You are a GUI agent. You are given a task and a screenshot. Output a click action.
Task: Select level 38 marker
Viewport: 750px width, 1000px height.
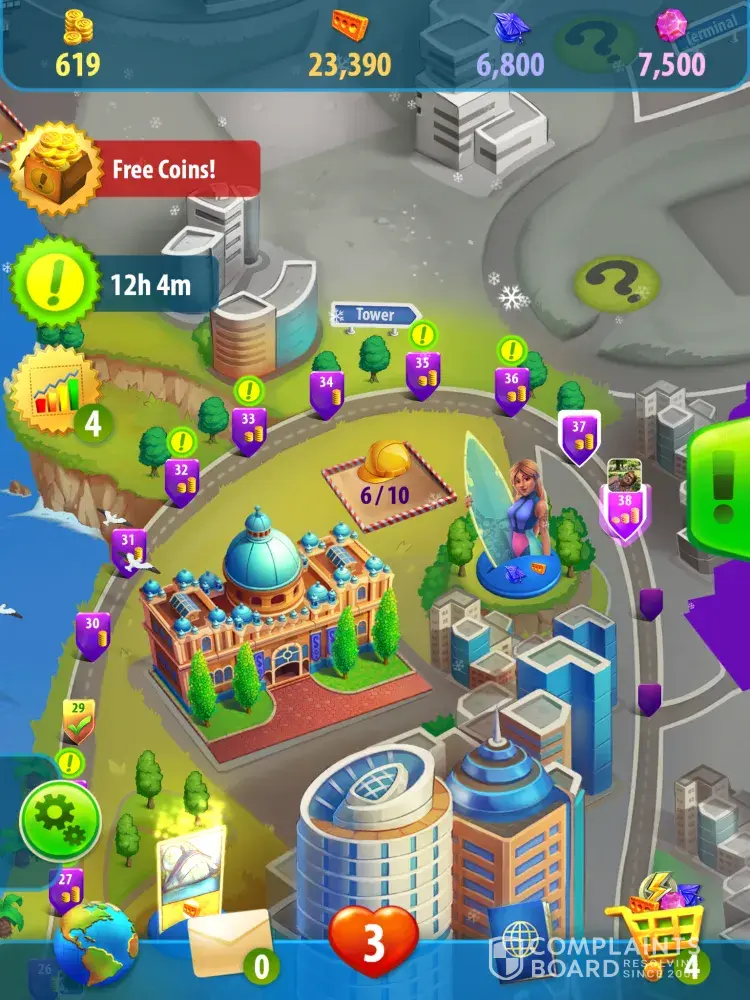point(624,509)
